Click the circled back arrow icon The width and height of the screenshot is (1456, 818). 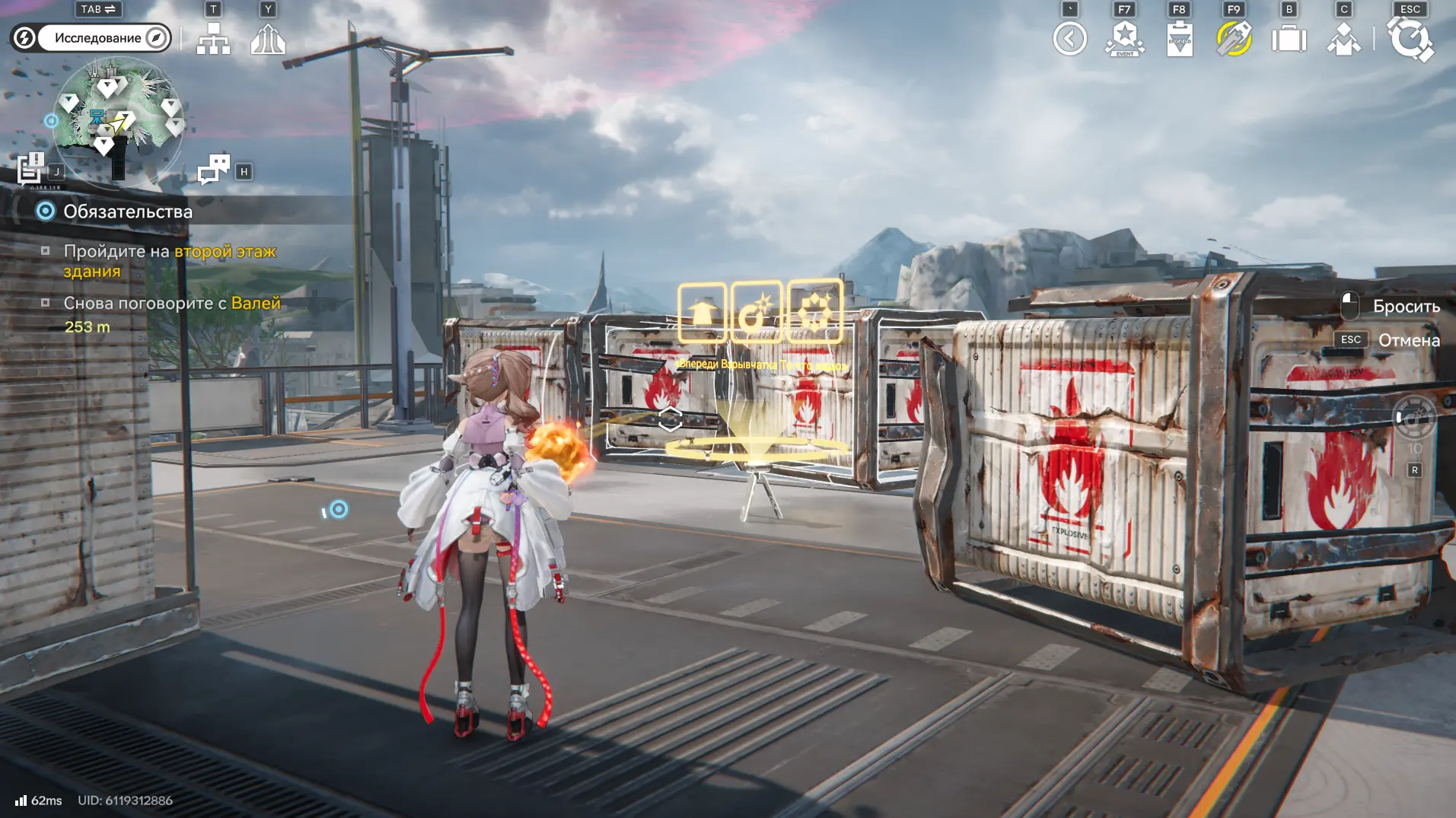(1069, 39)
